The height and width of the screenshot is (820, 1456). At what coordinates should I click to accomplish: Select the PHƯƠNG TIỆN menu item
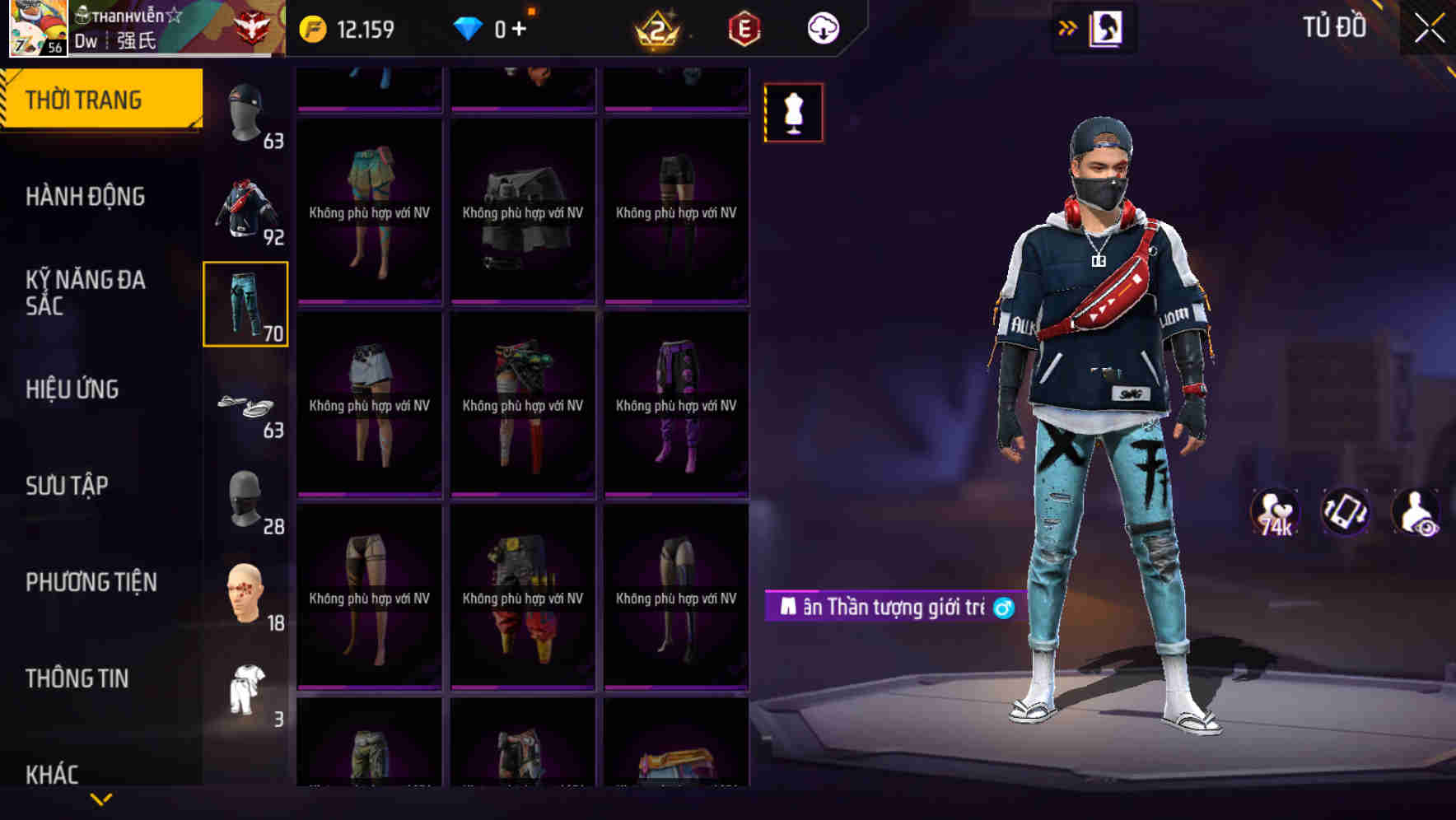pyautogui.click(x=91, y=581)
